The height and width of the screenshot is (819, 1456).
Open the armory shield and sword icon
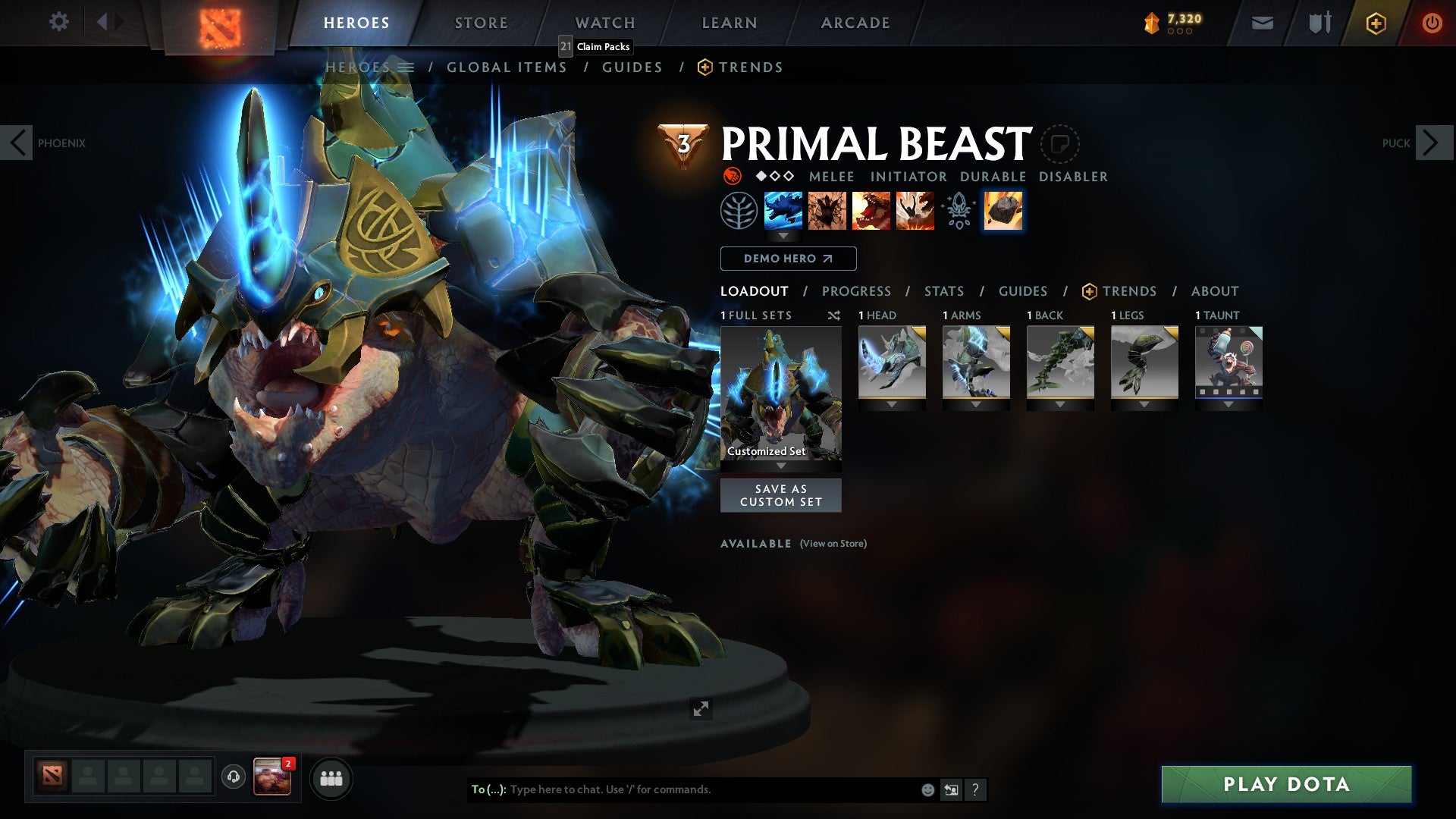pyautogui.click(x=1319, y=22)
